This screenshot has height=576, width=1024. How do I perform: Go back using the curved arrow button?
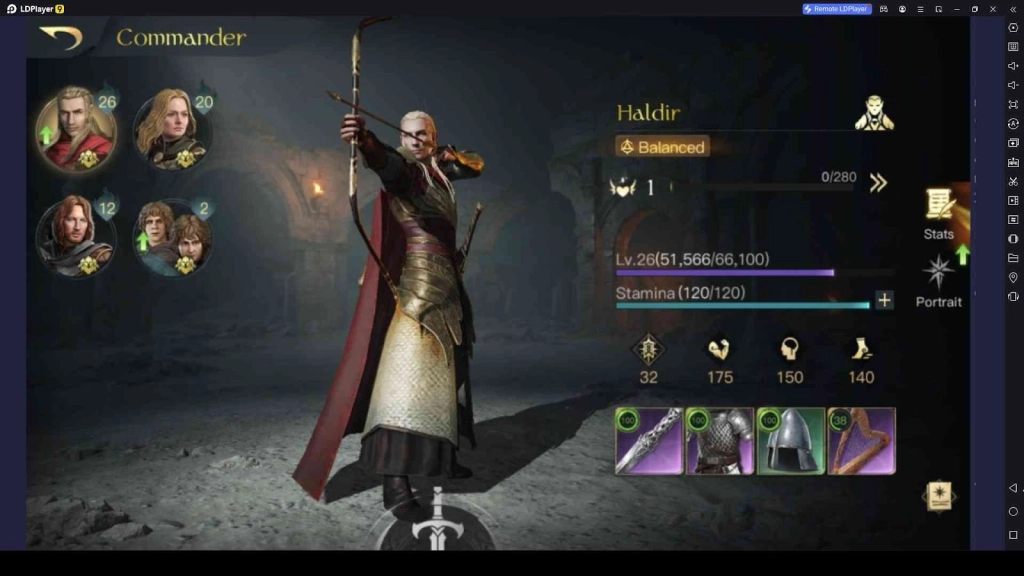click(60, 38)
